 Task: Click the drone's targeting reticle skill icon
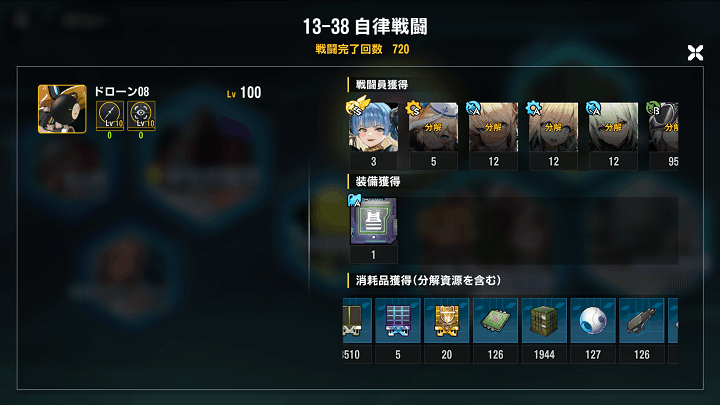(140, 115)
